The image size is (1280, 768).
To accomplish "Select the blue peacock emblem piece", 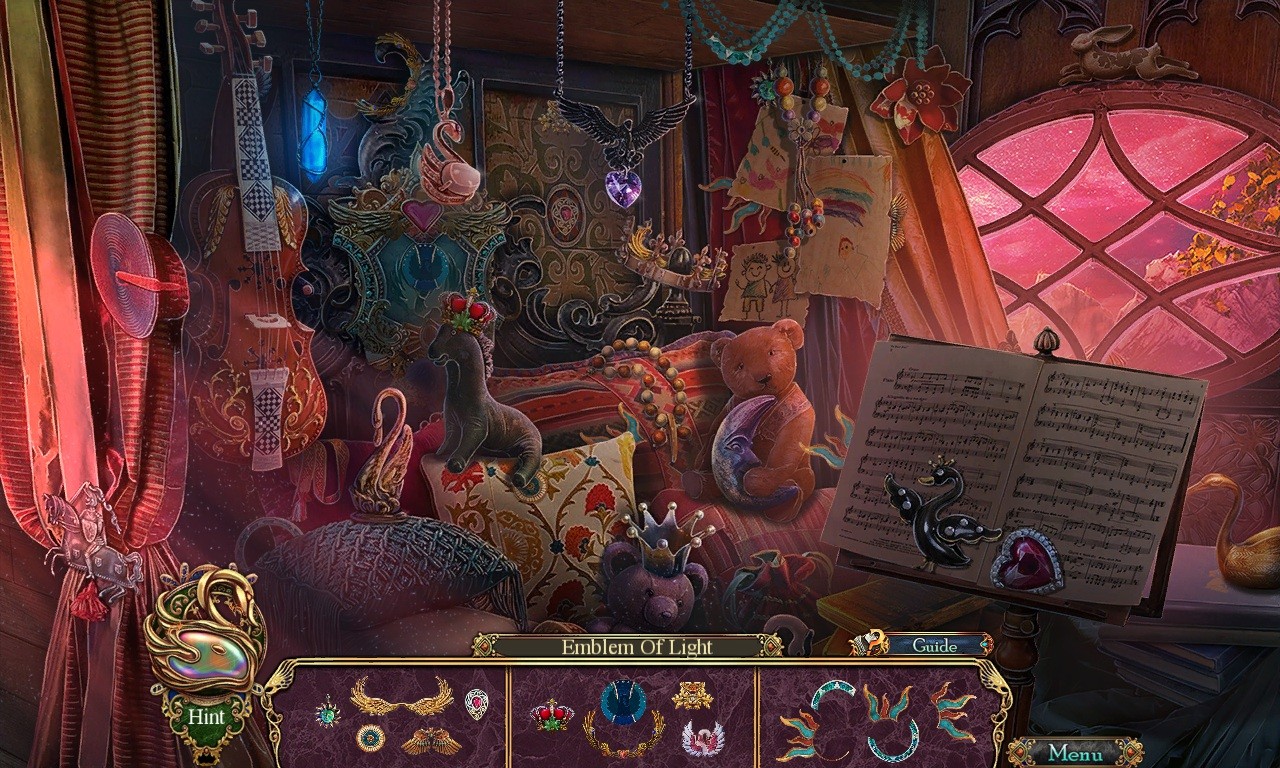I will pyautogui.click(x=622, y=700).
